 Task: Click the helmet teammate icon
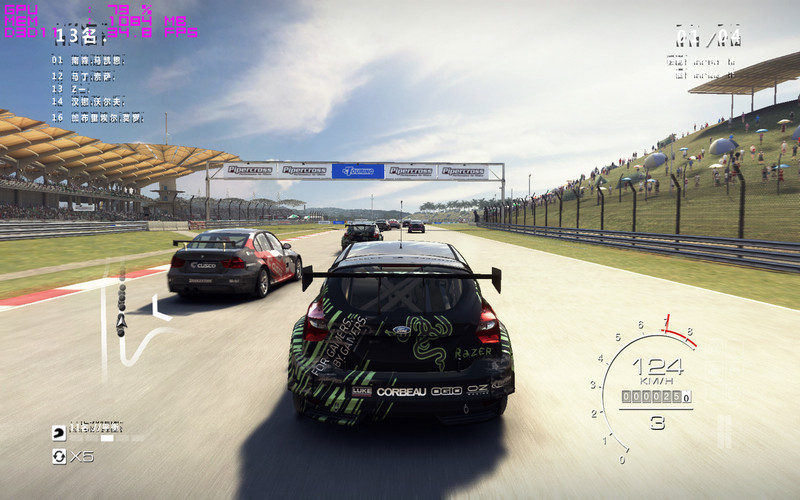click(x=60, y=432)
